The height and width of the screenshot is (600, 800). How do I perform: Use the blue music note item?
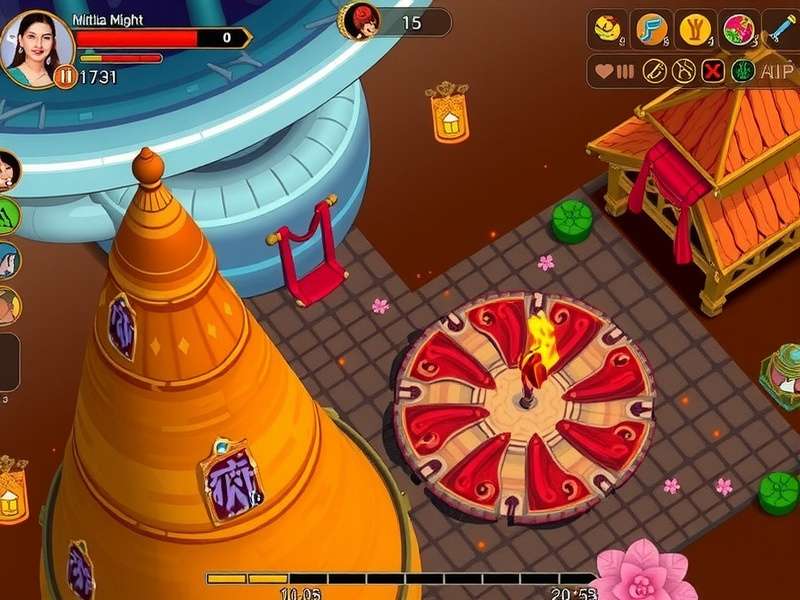coord(652,29)
